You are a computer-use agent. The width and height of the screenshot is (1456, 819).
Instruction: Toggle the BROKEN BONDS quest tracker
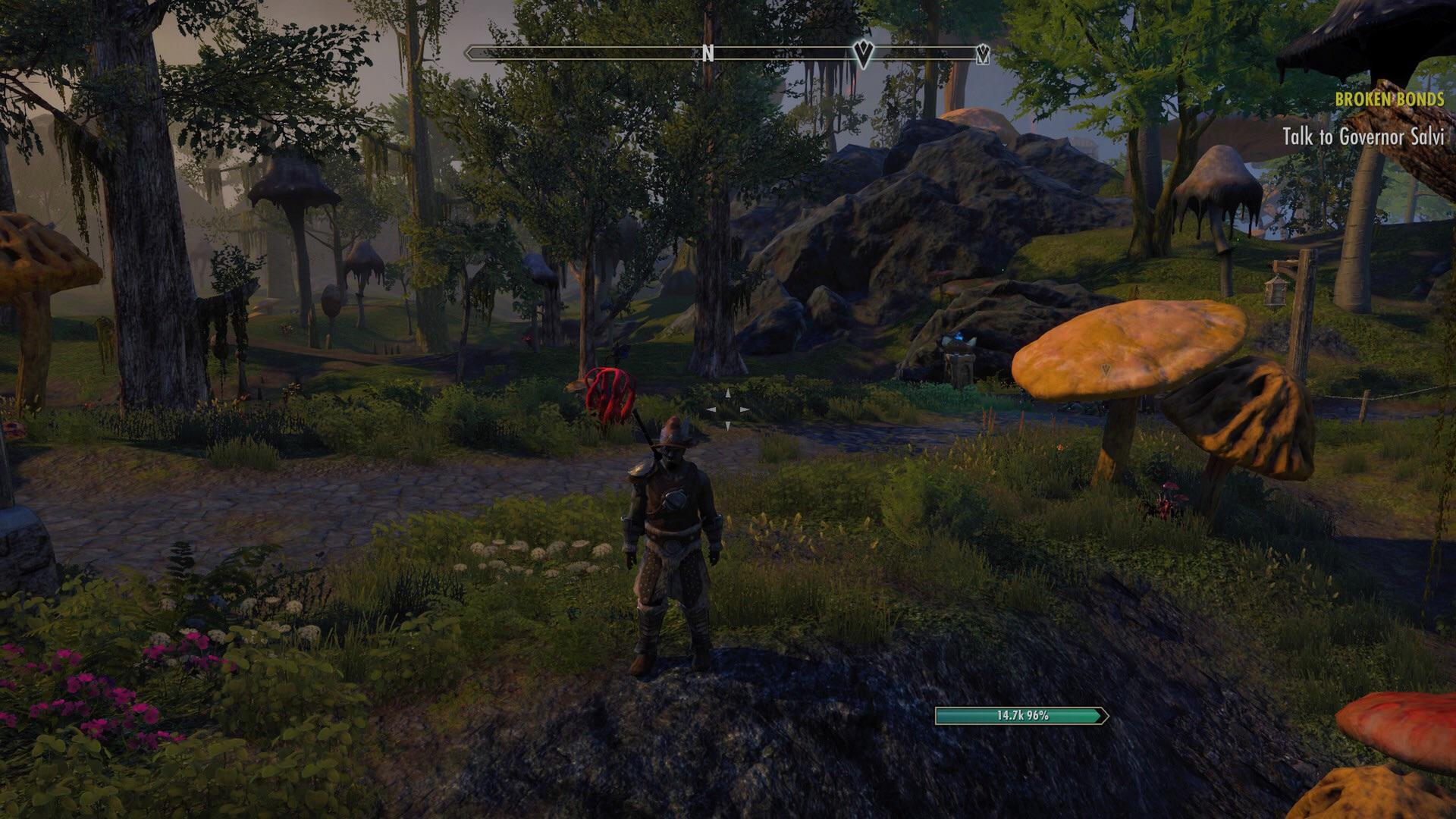pos(1390,98)
